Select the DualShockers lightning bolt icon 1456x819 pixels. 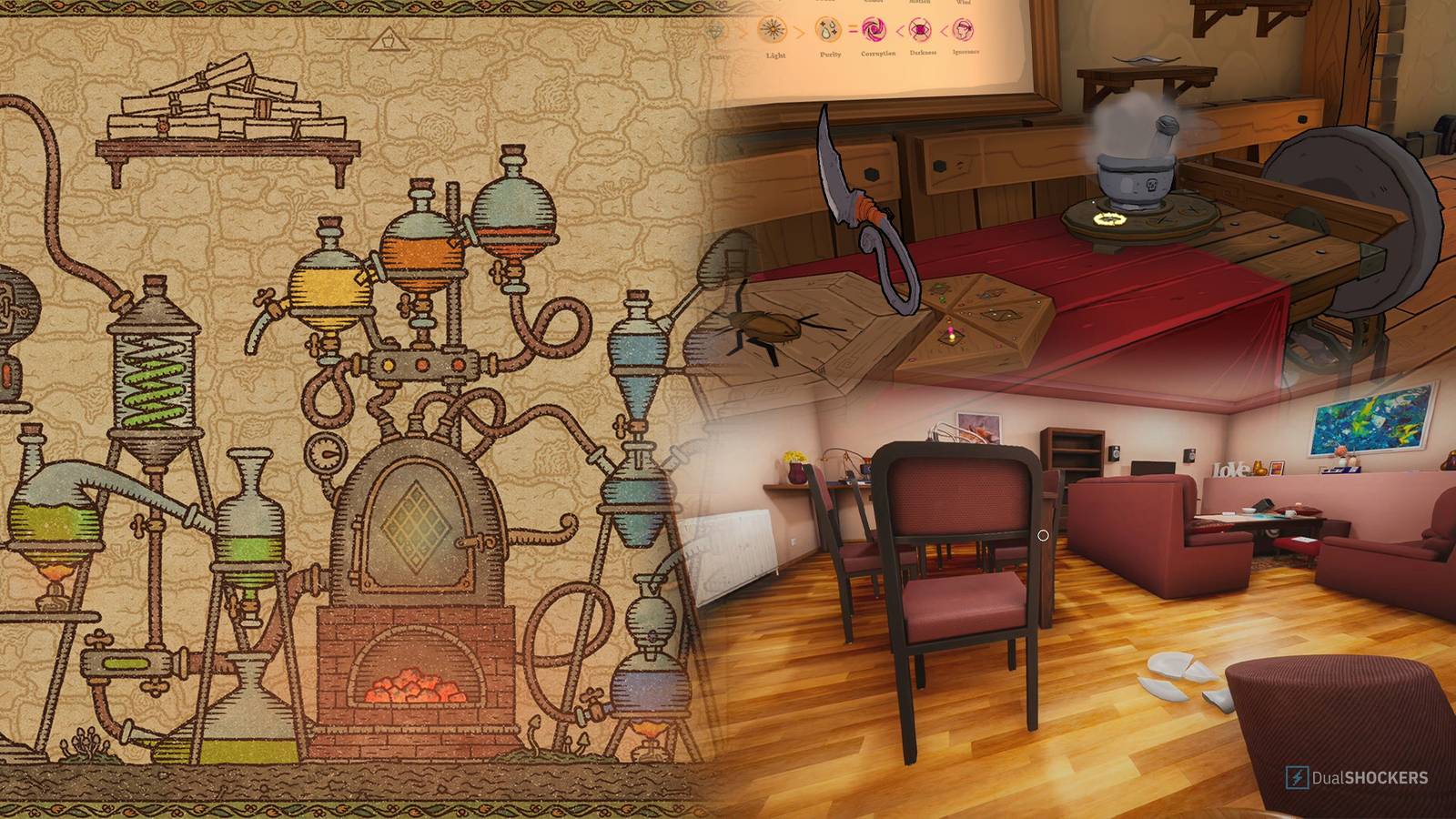pos(1298,777)
